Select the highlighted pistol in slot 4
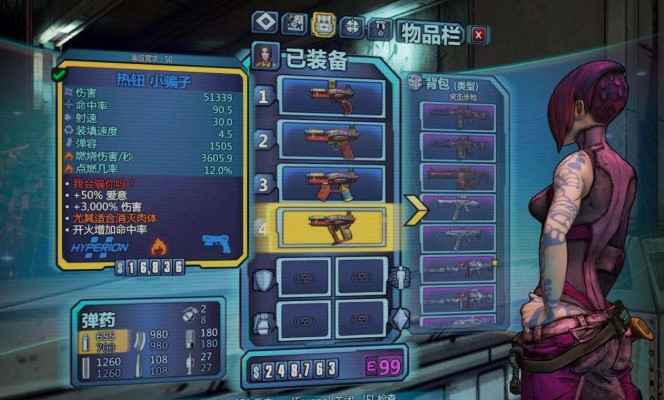664x400 pixels. coord(331,227)
